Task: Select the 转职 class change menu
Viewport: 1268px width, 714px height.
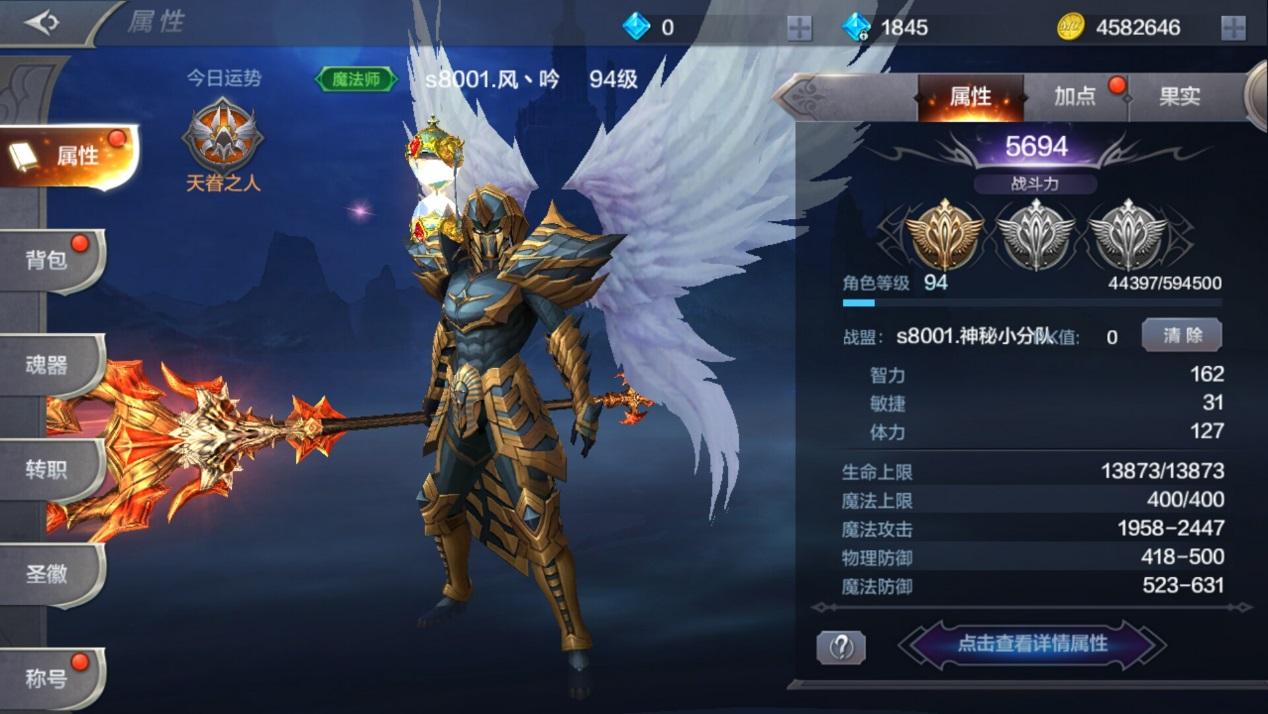Action: pos(50,469)
